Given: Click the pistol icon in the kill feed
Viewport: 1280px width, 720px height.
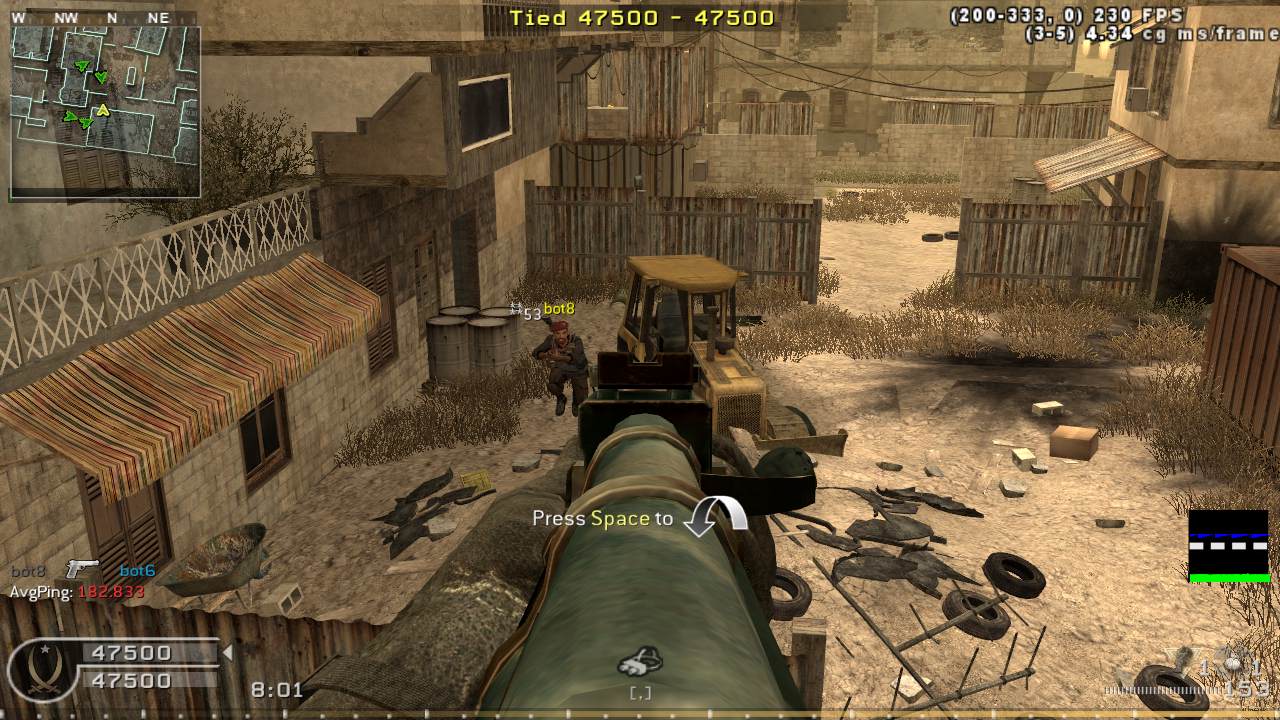Looking at the screenshot, I should pos(82,570).
